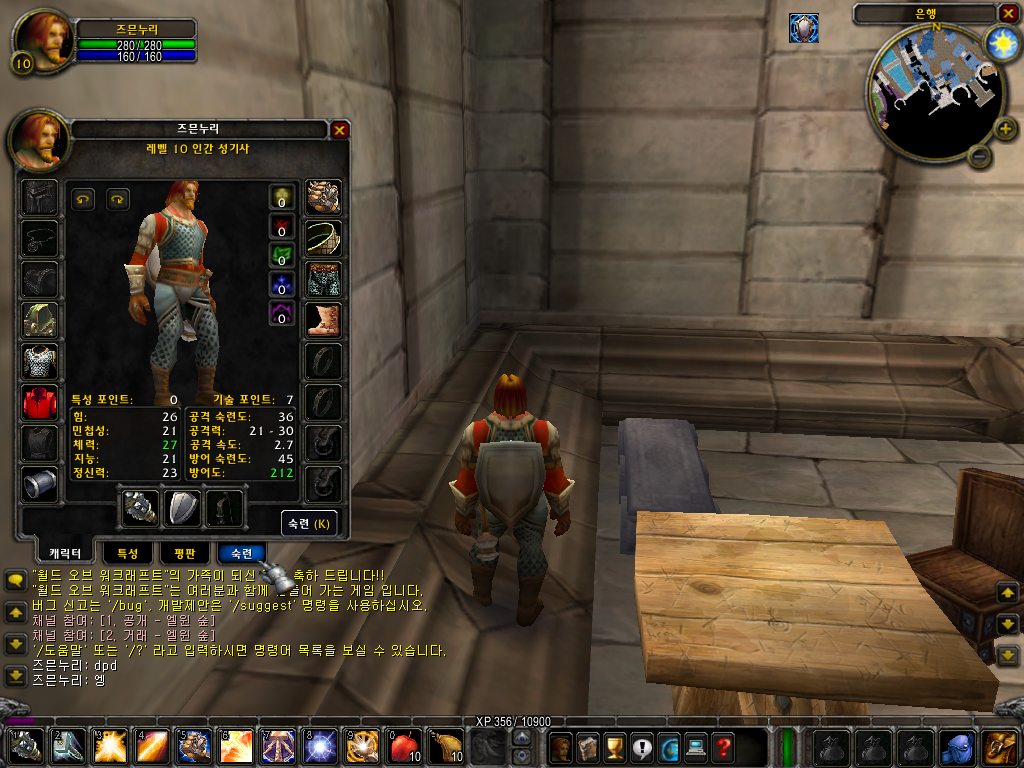Screen dimensions: 1024x768
Task: Close the minimap with the X button
Action: (x=1007, y=14)
